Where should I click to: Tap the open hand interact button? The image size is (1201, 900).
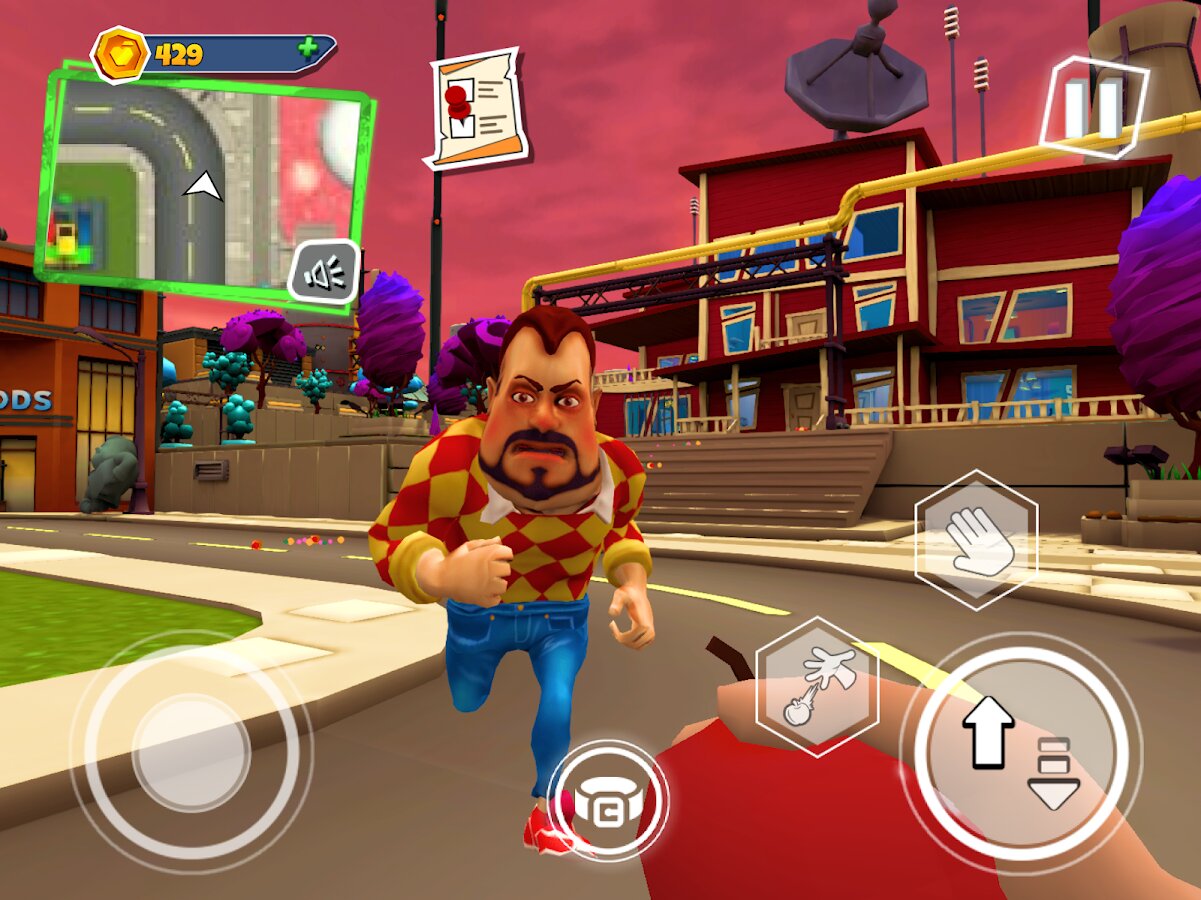click(976, 540)
